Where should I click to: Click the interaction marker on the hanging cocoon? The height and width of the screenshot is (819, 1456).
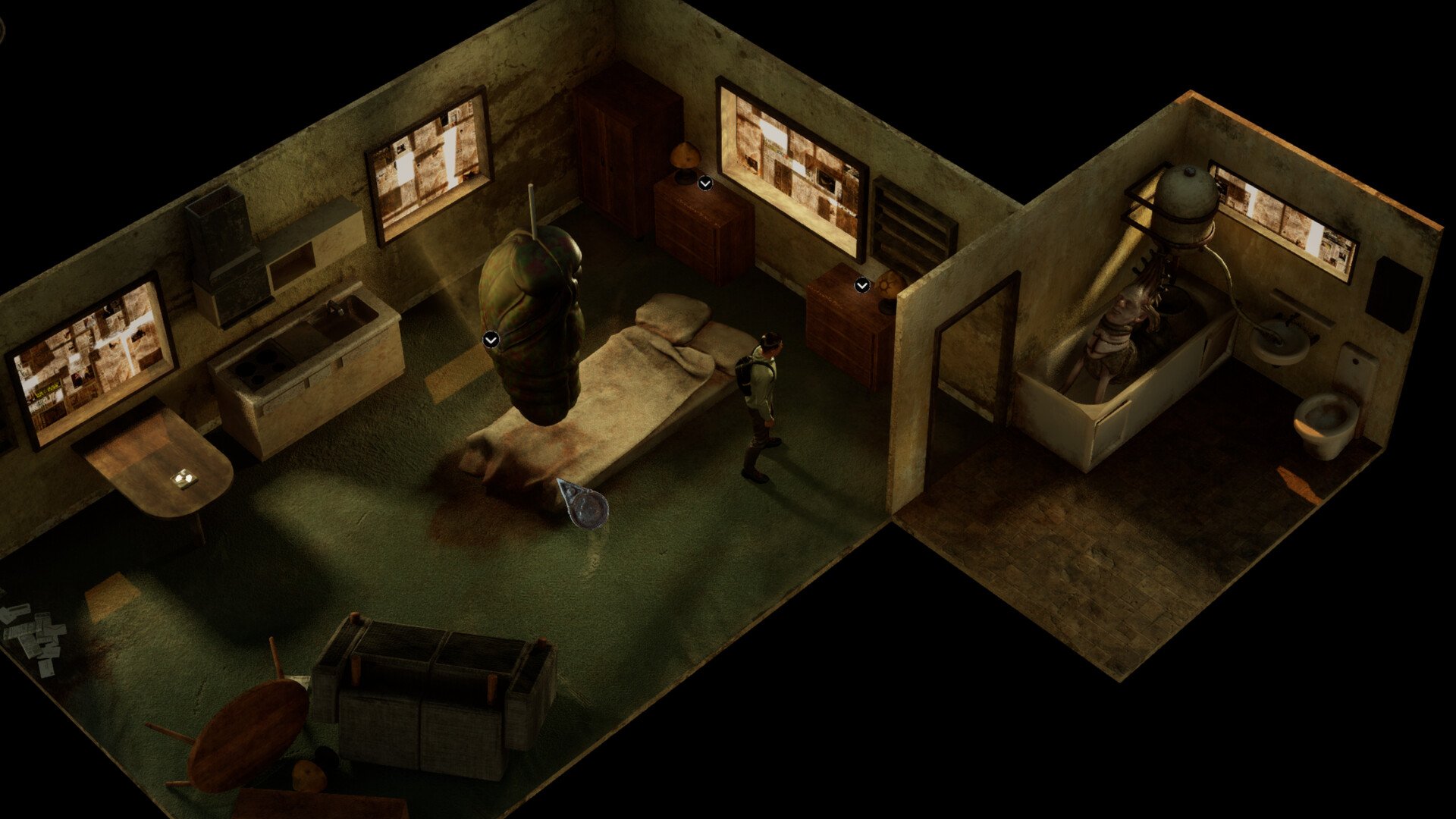(x=491, y=340)
